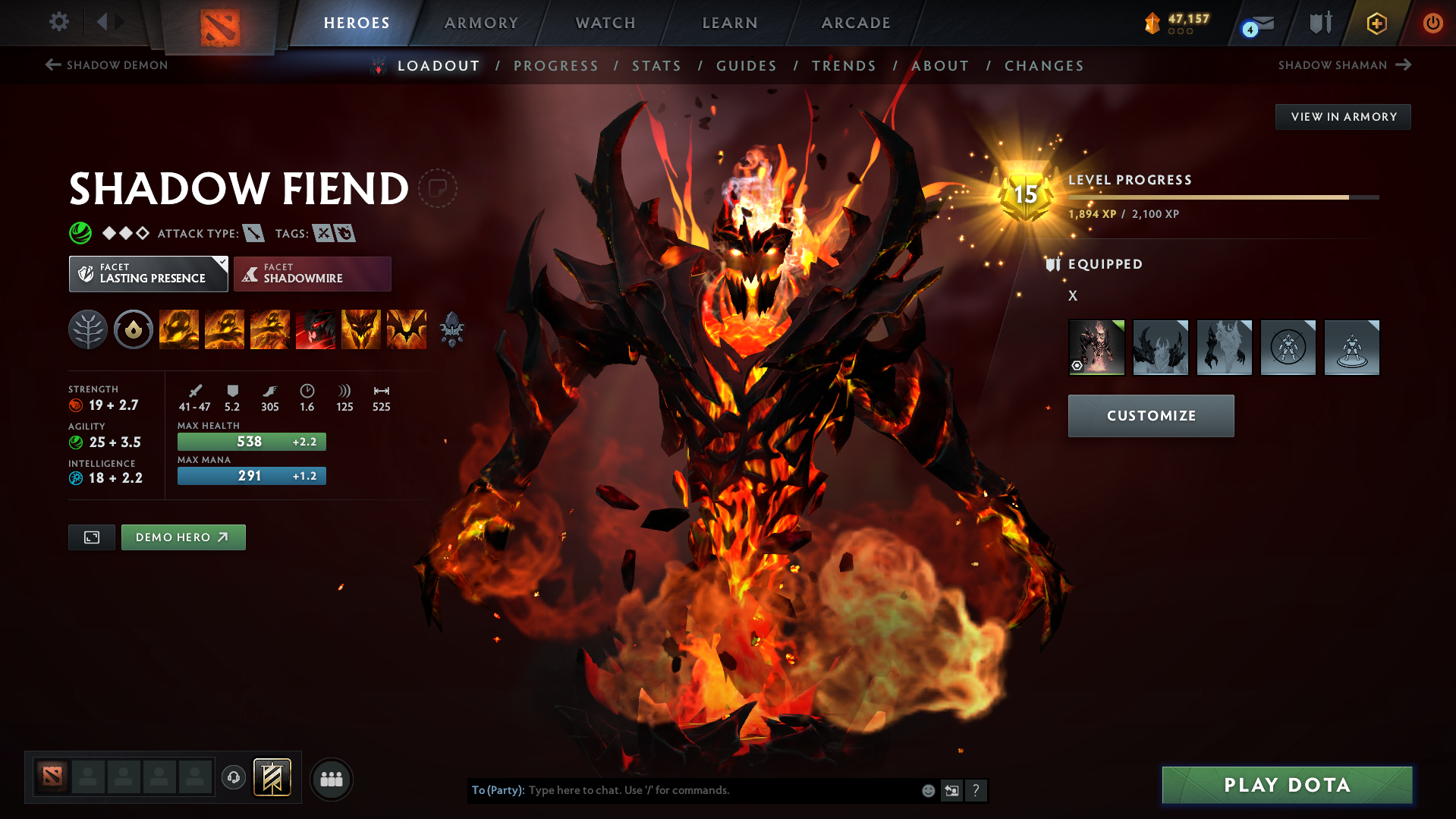
Task: Toggle the guild banner at bottom left
Action: click(273, 778)
